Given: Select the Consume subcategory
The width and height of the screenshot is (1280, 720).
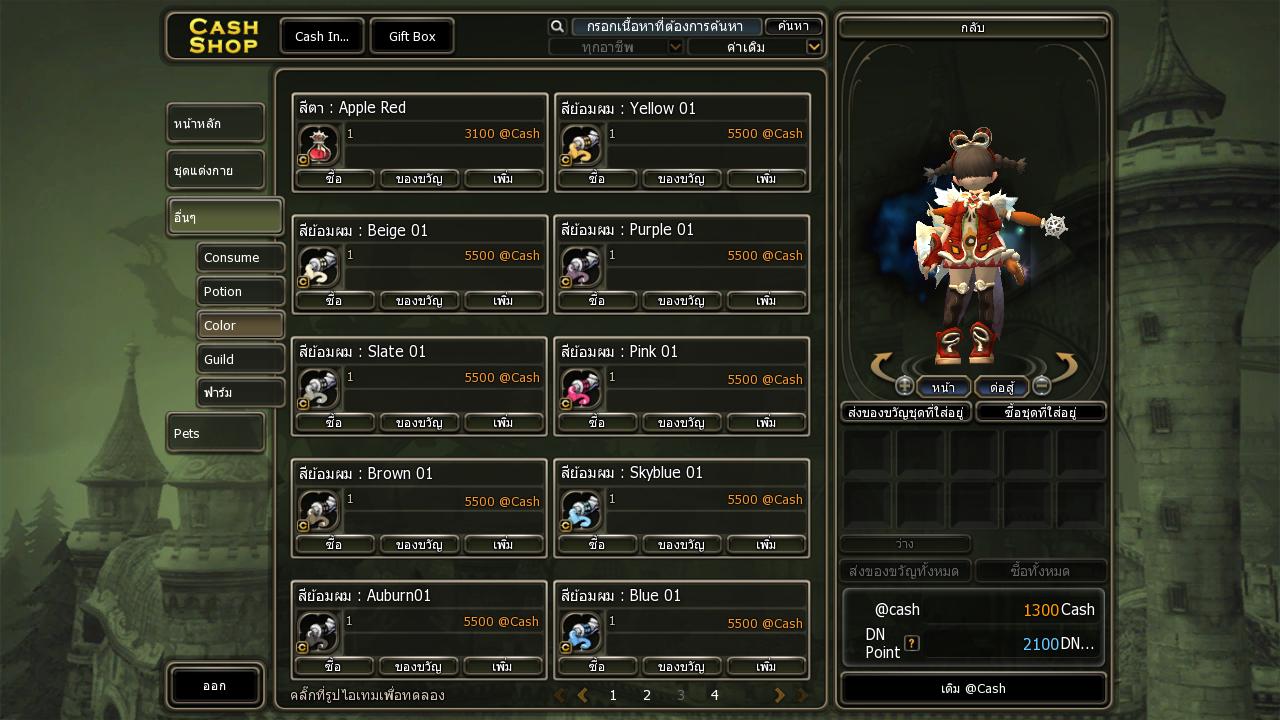Looking at the screenshot, I should [x=240, y=258].
